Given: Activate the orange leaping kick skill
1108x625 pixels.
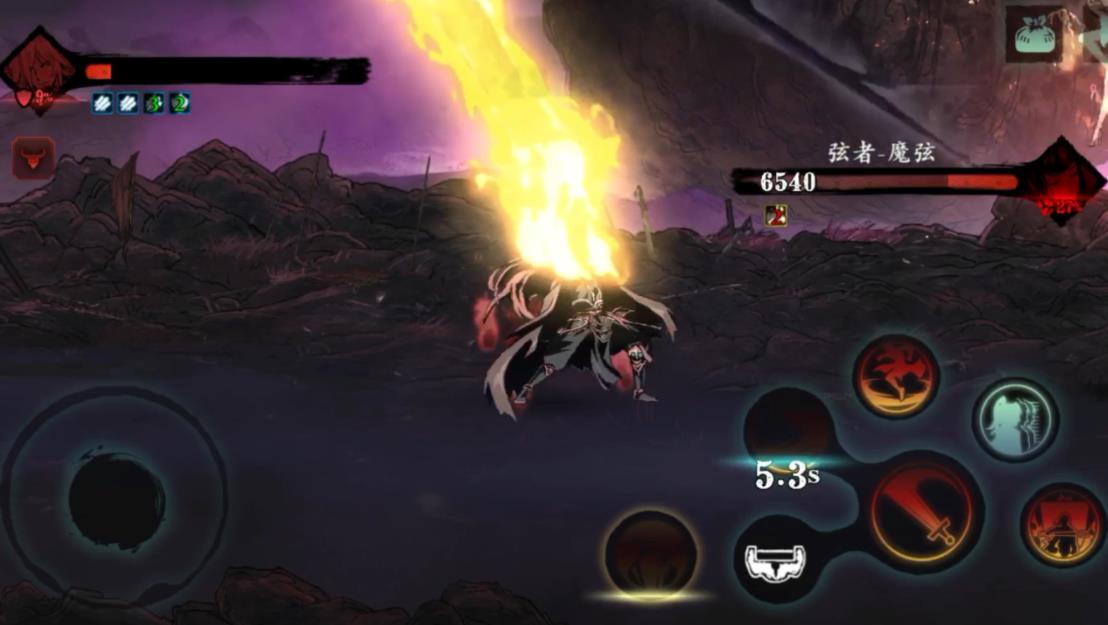Looking at the screenshot, I should [x=895, y=376].
